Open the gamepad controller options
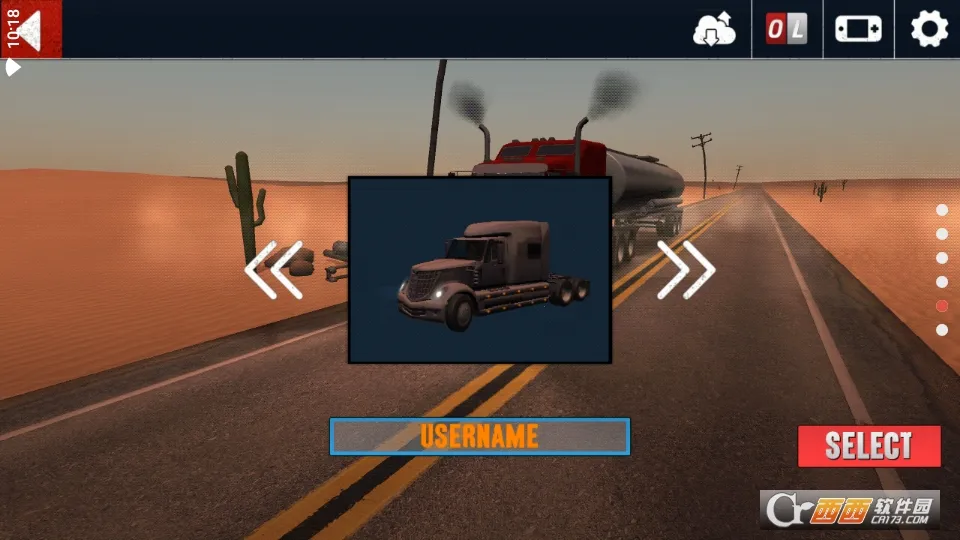Viewport: 960px width, 540px height. [x=858, y=30]
